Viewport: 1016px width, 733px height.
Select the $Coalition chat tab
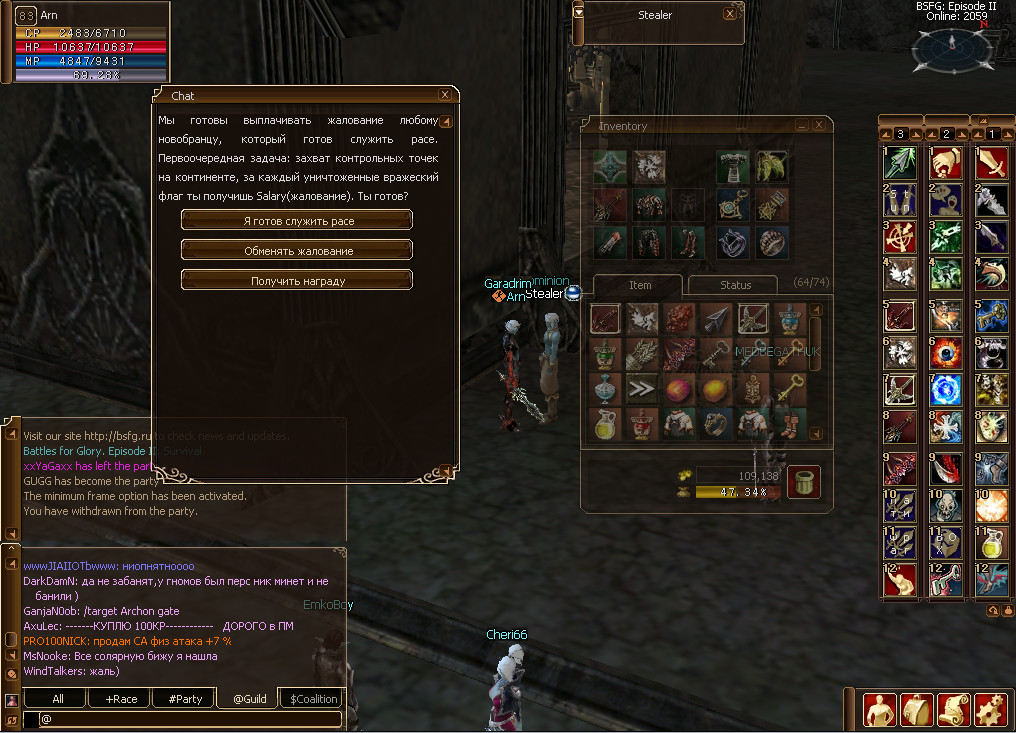pos(313,699)
